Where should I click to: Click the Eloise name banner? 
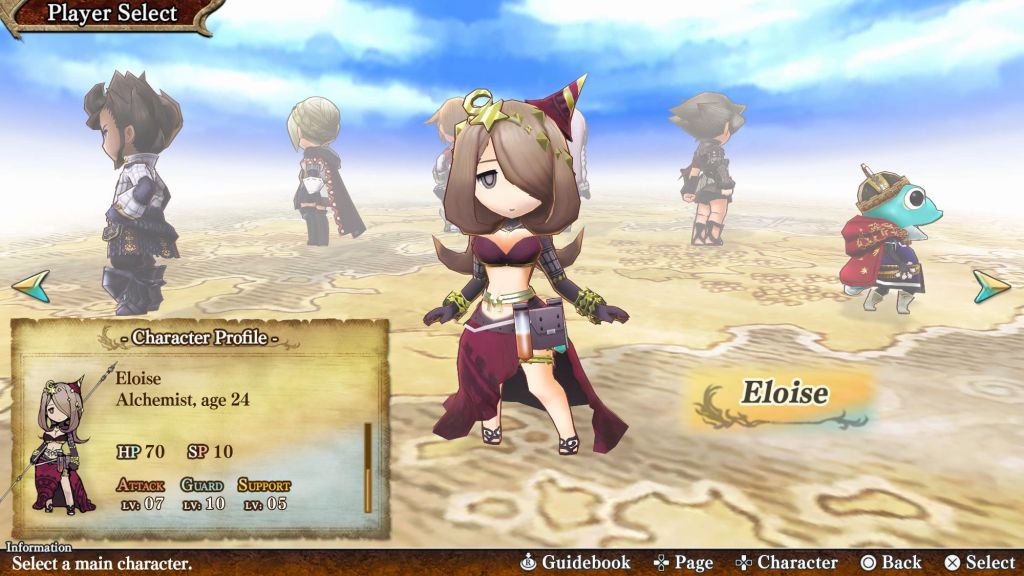783,393
